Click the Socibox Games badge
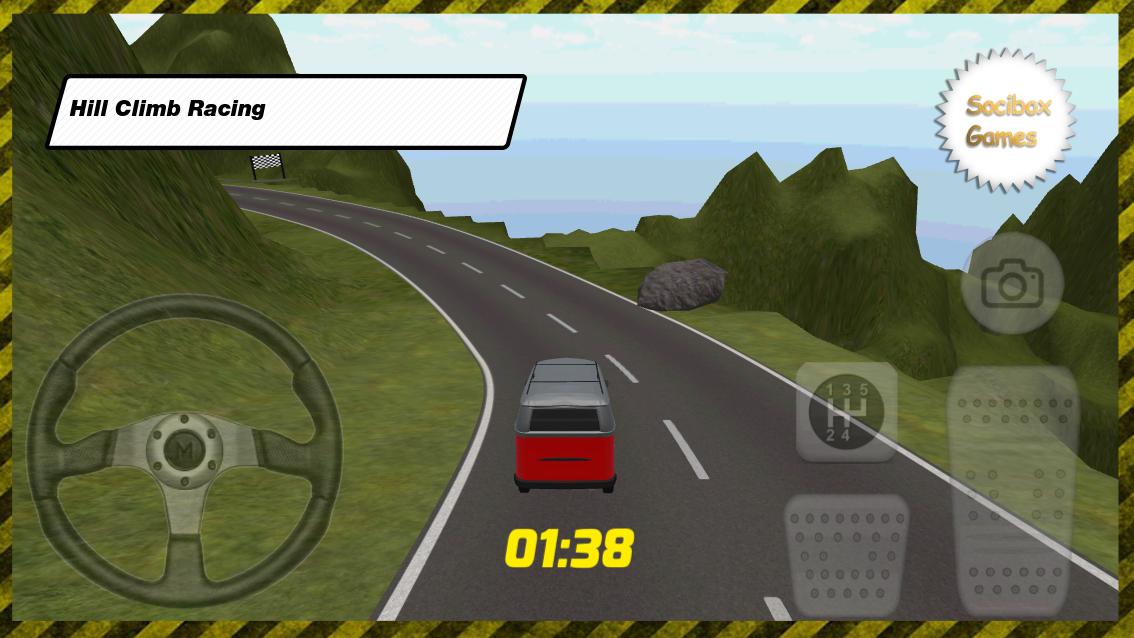This screenshot has width=1134, height=638. [1006, 120]
